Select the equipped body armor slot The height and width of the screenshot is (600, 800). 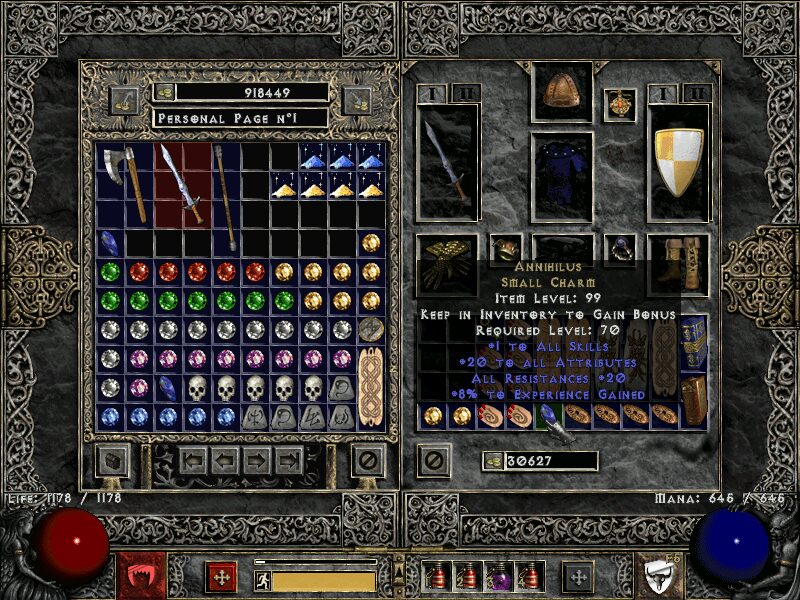coord(561,170)
